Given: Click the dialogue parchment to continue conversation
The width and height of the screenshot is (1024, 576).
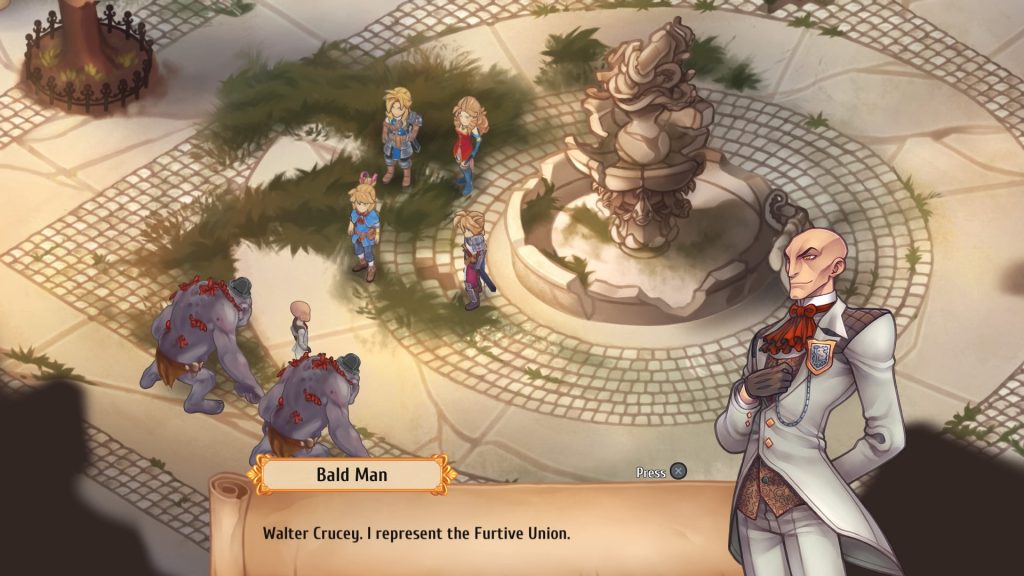Looking at the screenshot, I should (470, 532).
